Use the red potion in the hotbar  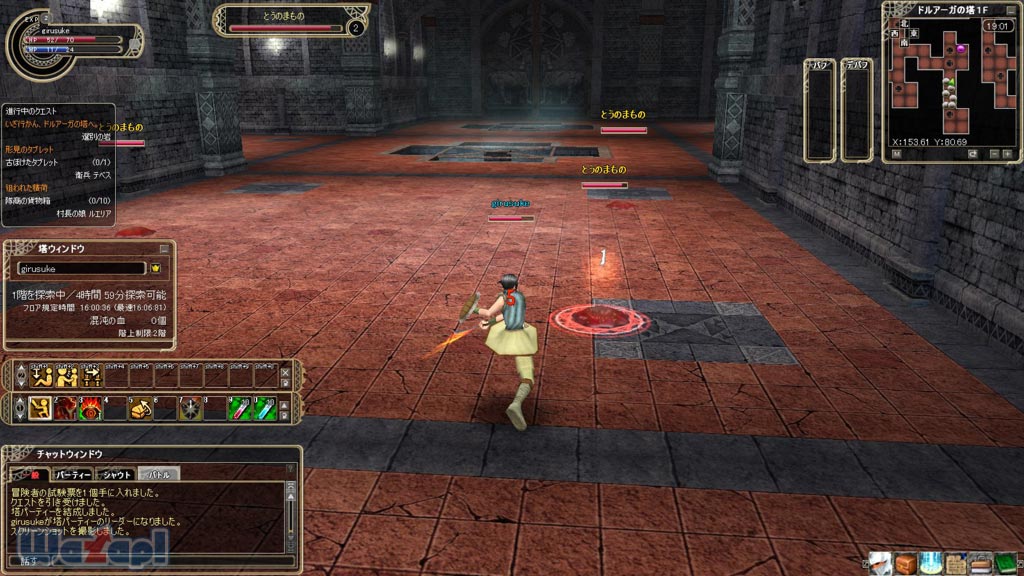click(x=240, y=408)
